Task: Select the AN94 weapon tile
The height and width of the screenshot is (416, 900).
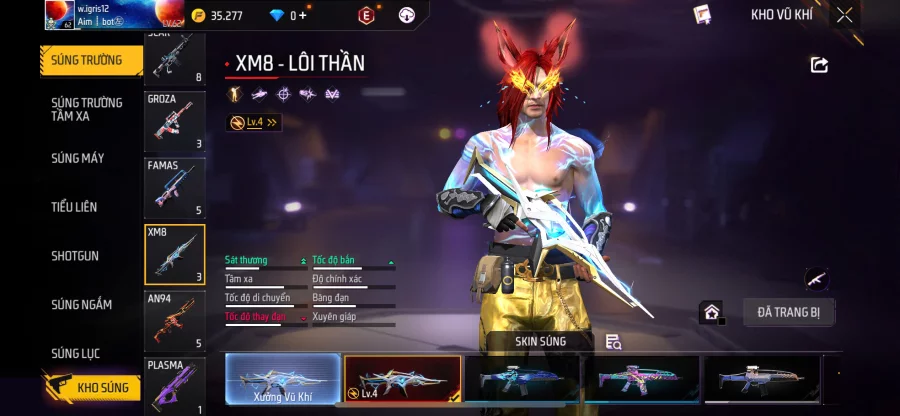Action: tap(175, 321)
